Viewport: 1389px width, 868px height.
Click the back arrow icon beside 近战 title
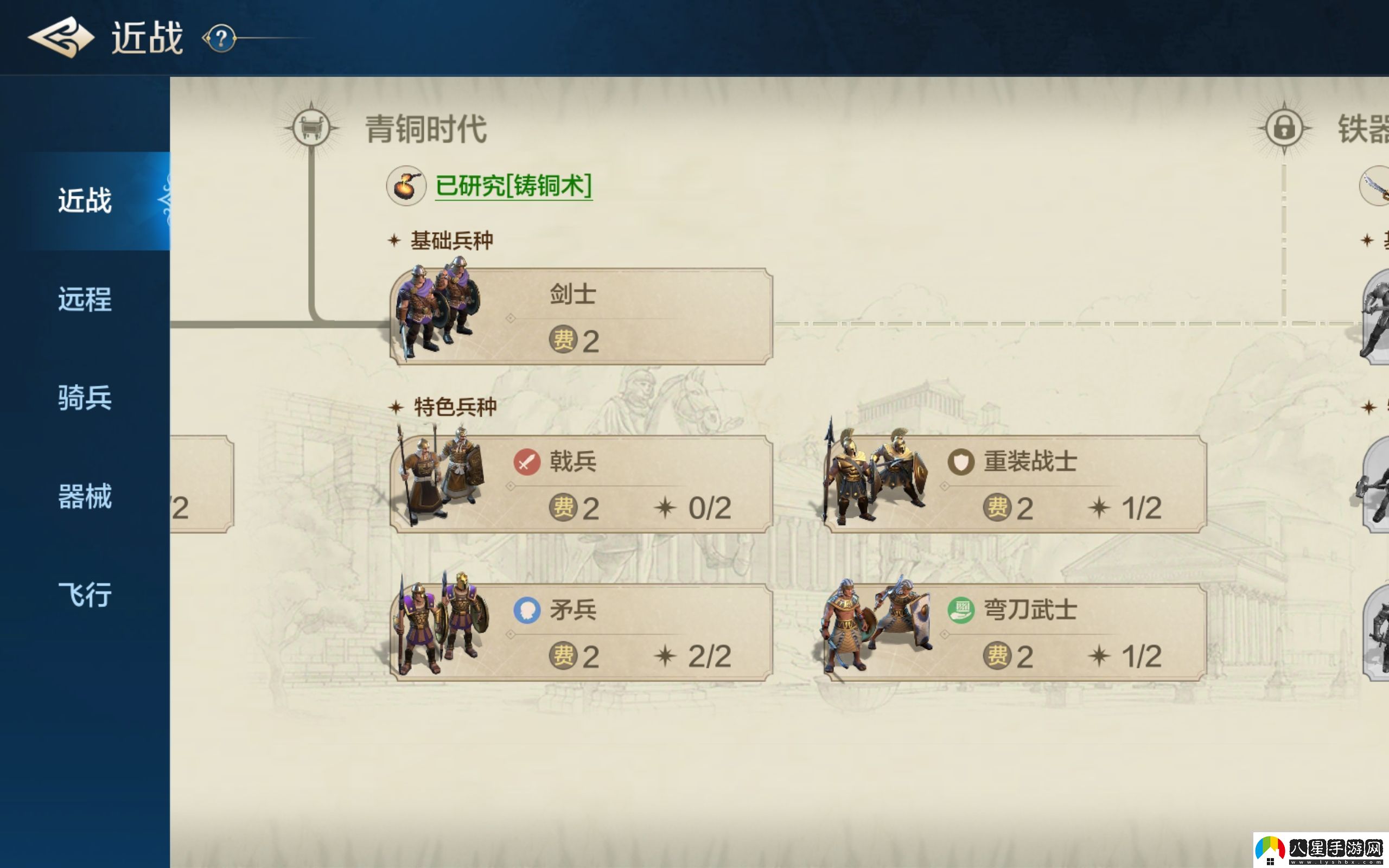coord(60,37)
